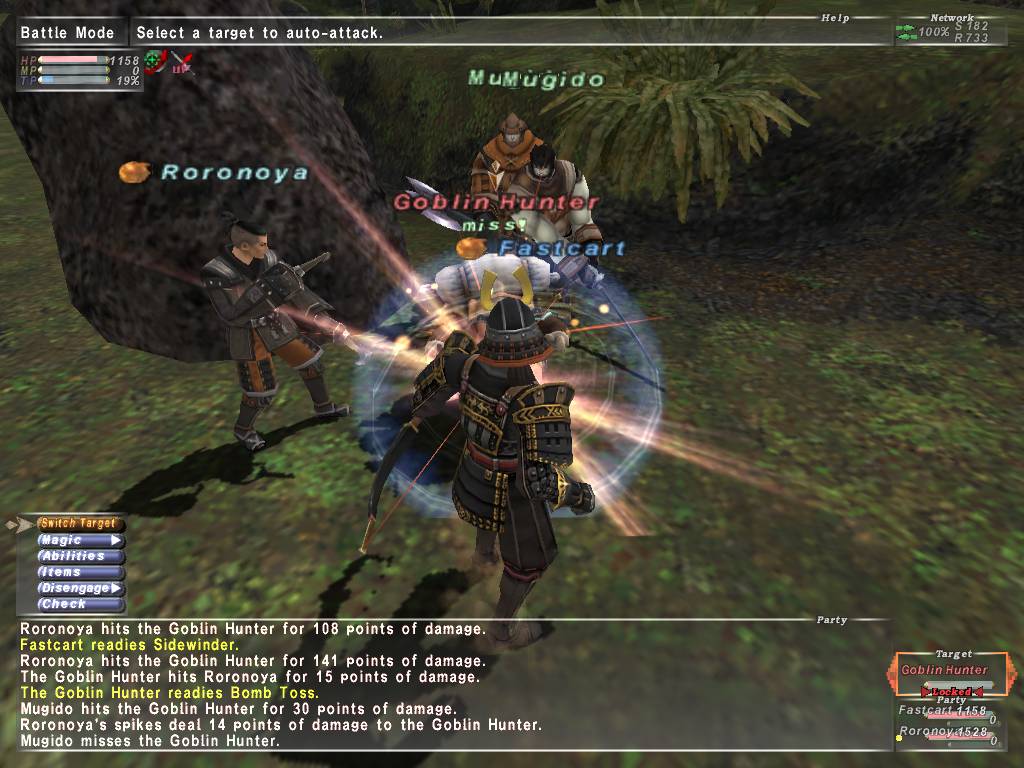The image size is (1024, 768).
Task: Open the Magic submenu
Action: (x=79, y=540)
